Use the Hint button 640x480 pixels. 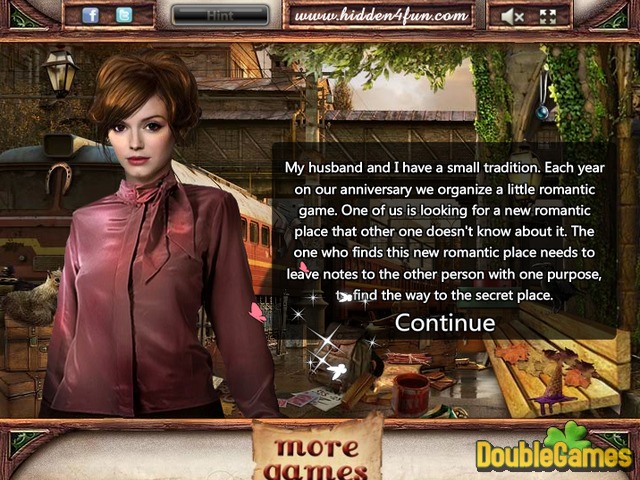coord(220,16)
